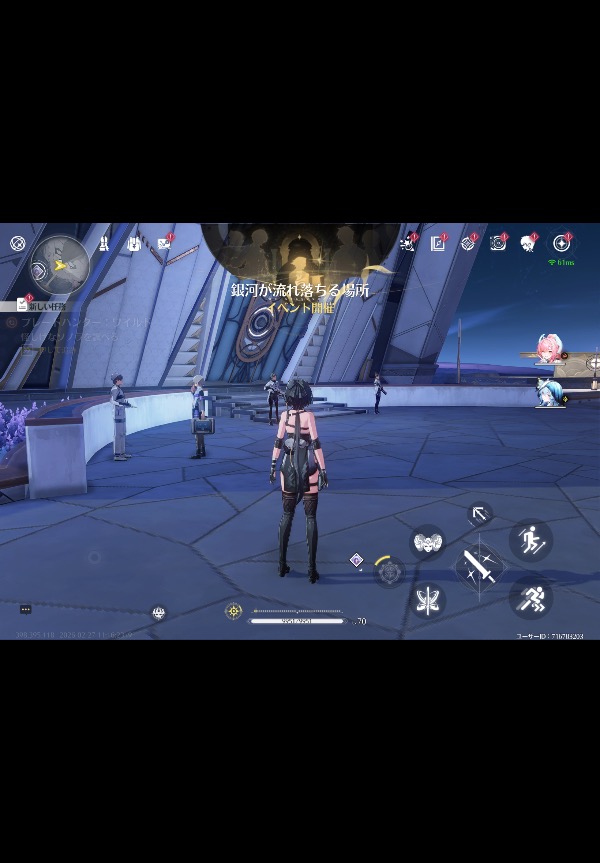Image resolution: width=600 pixels, height=863 pixels.
Task: Open the circular minimap
Action: click(x=60, y=264)
